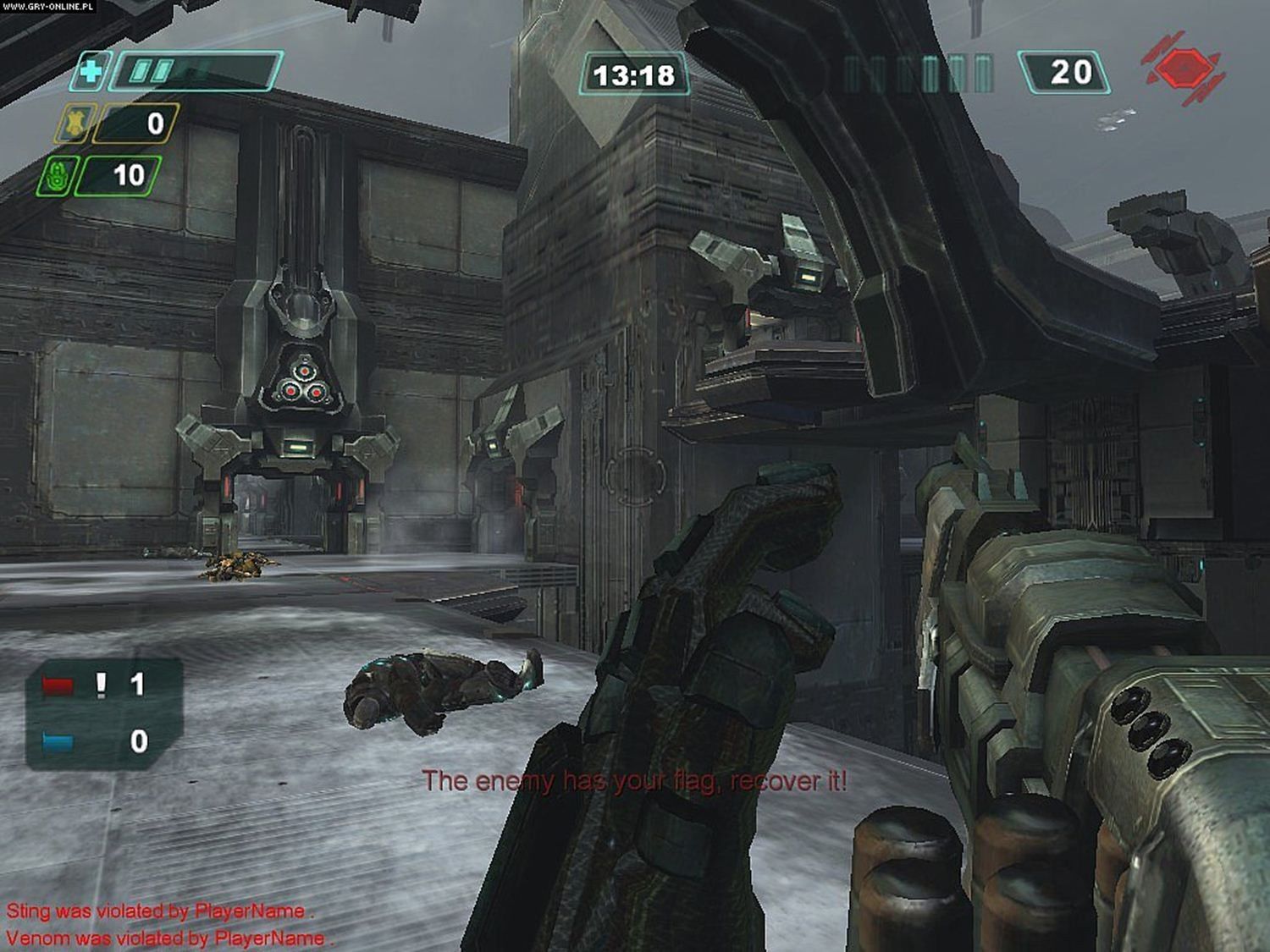Click the blue health cross icon
This screenshot has height=952, width=1270.
point(88,71)
